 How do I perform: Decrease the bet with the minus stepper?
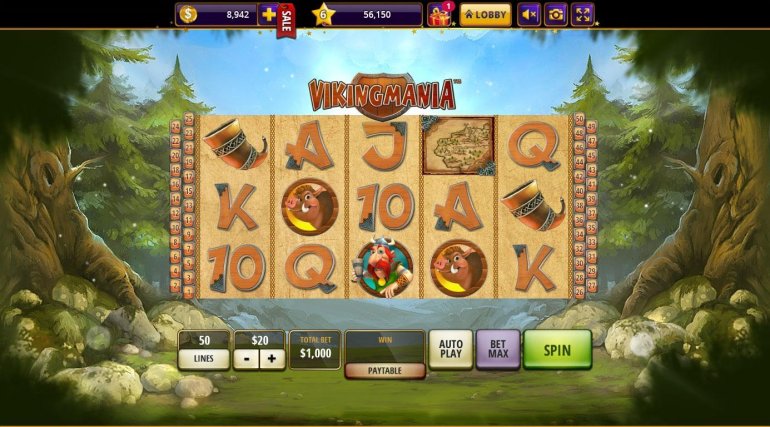tap(246, 359)
